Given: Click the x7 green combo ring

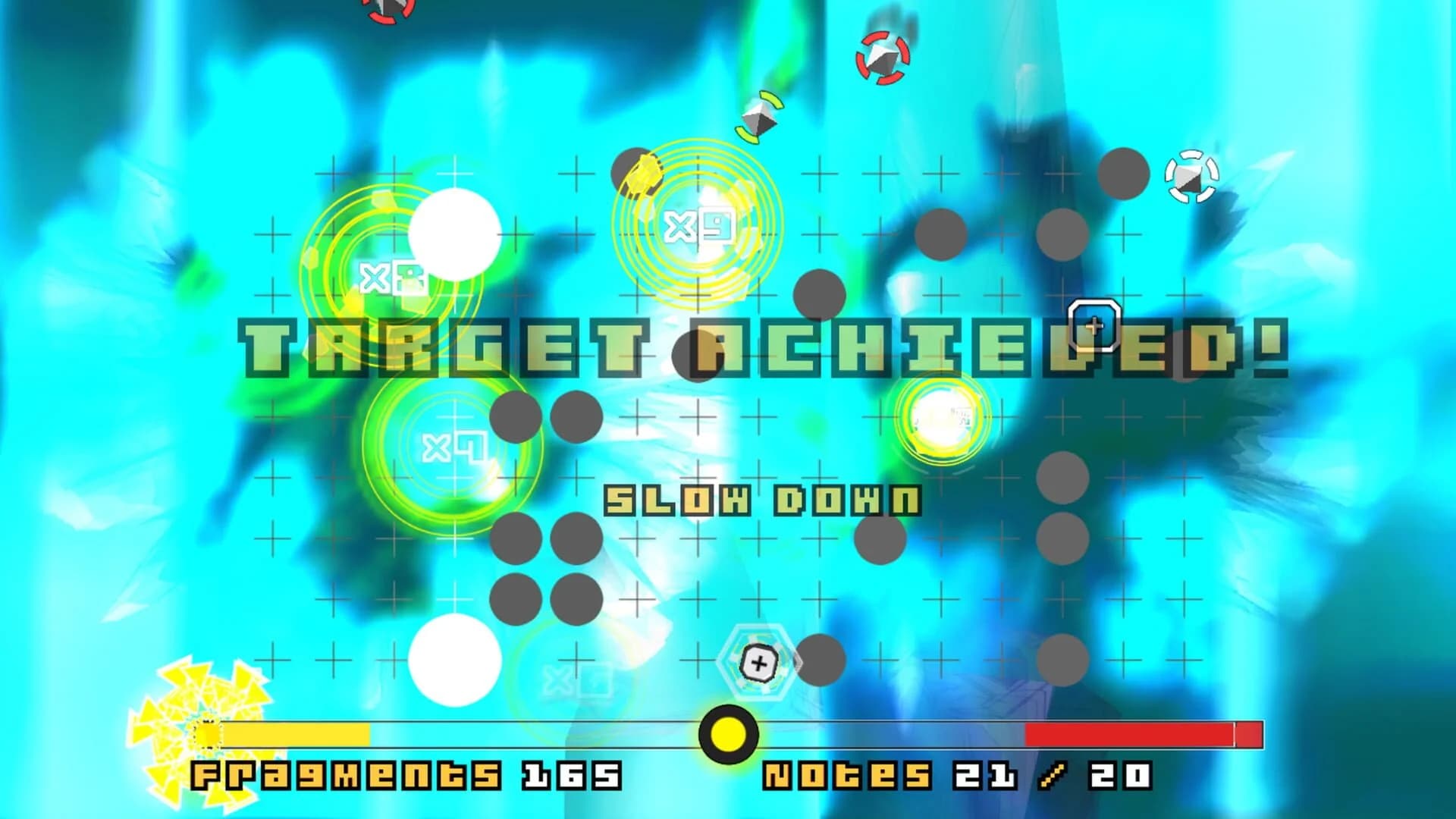Looking at the screenshot, I should point(455,447).
